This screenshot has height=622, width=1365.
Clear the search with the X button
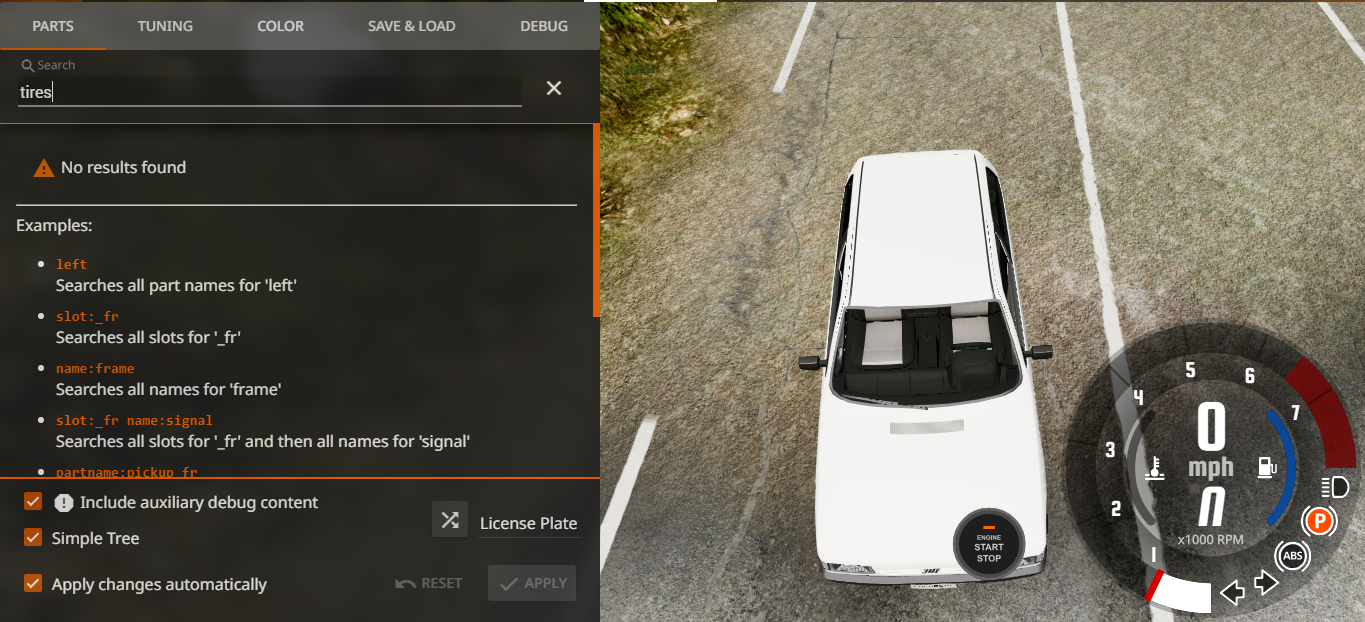click(554, 88)
